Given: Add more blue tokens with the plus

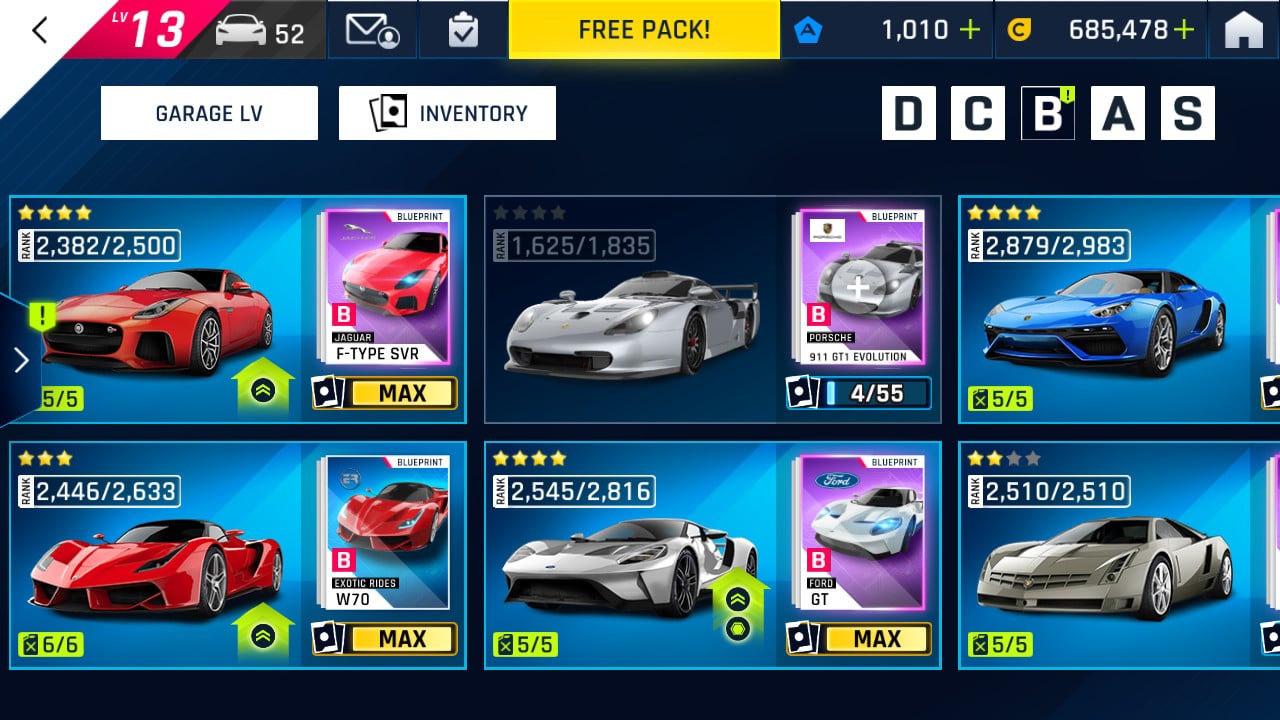Looking at the screenshot, I should pyautogui.click(x=969, y=30).
